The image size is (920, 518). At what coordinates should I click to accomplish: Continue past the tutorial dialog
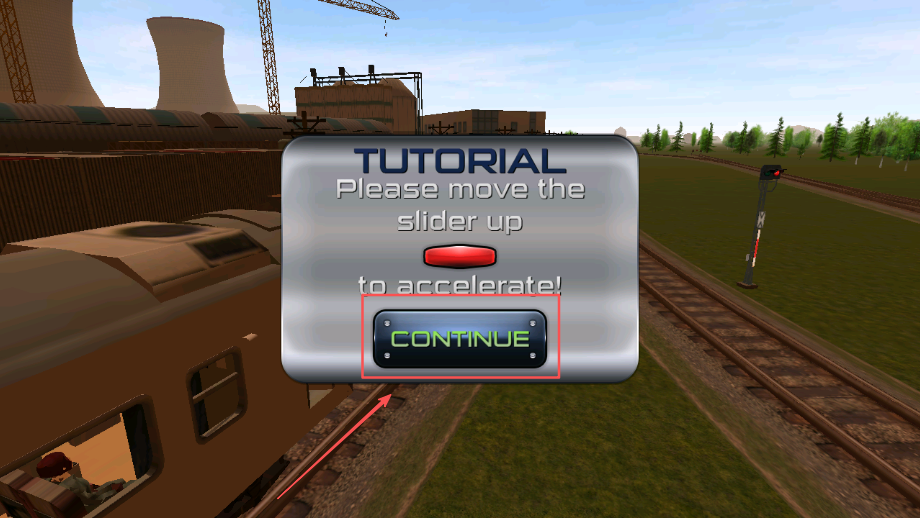(x=460, y=339)
